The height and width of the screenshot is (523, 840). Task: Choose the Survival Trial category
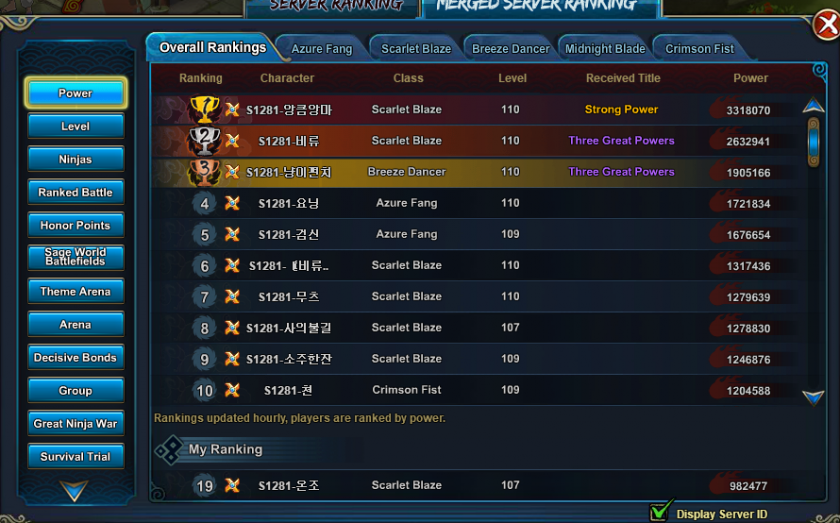[75, 456]
